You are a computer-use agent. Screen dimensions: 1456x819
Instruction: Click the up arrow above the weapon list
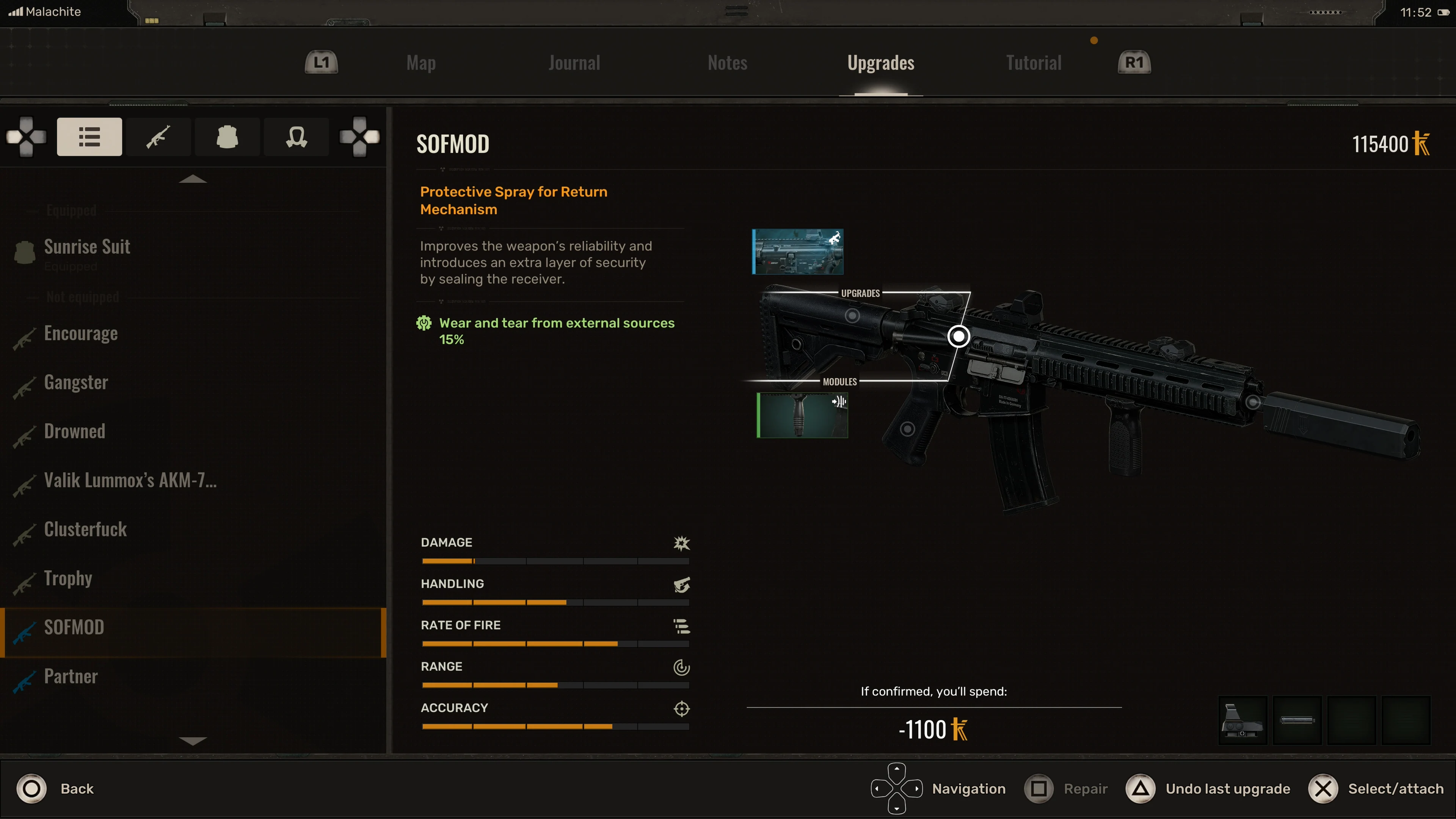(193, 179)
